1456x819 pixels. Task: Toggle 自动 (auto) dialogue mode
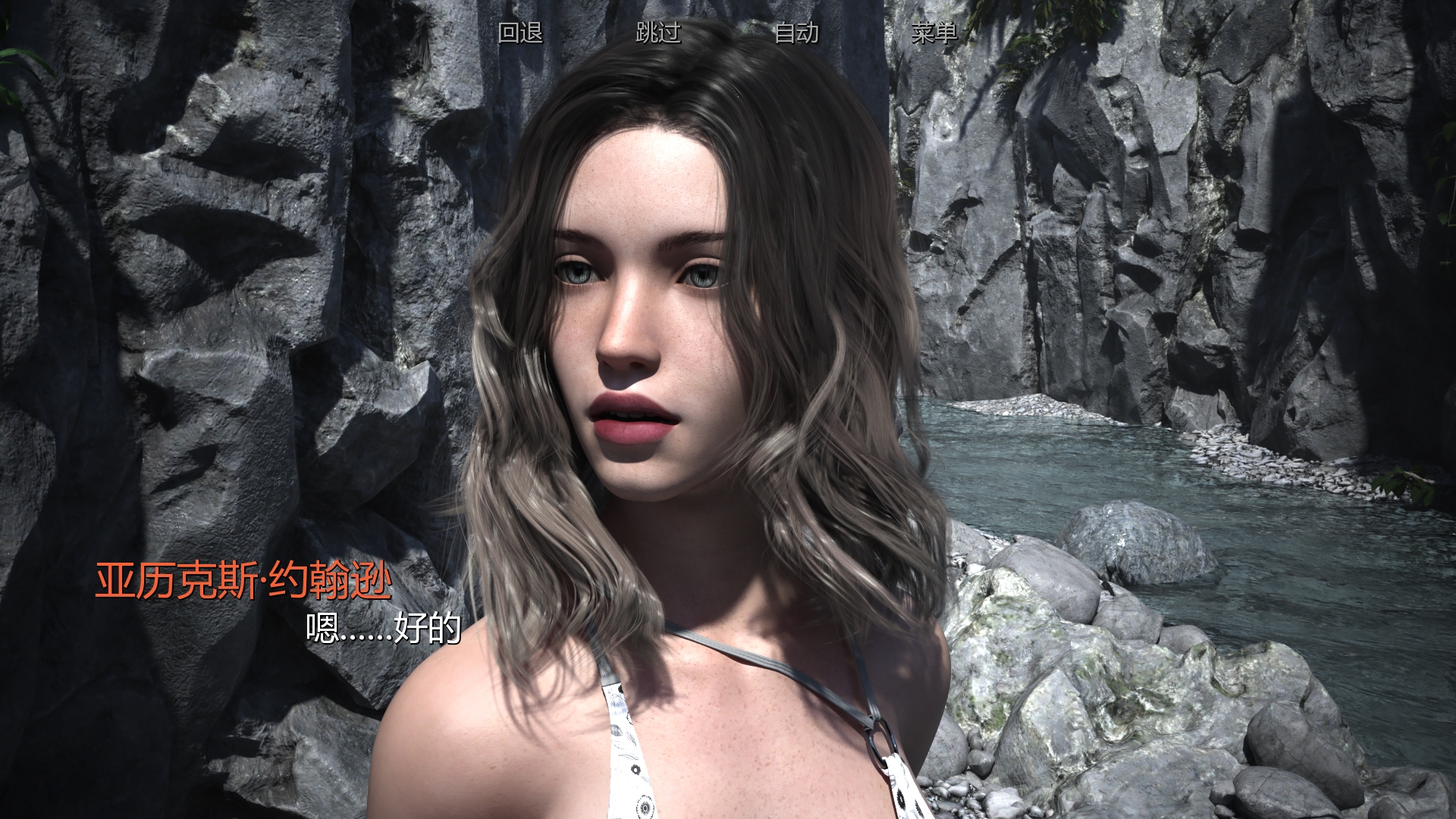(x=796, y=33)
